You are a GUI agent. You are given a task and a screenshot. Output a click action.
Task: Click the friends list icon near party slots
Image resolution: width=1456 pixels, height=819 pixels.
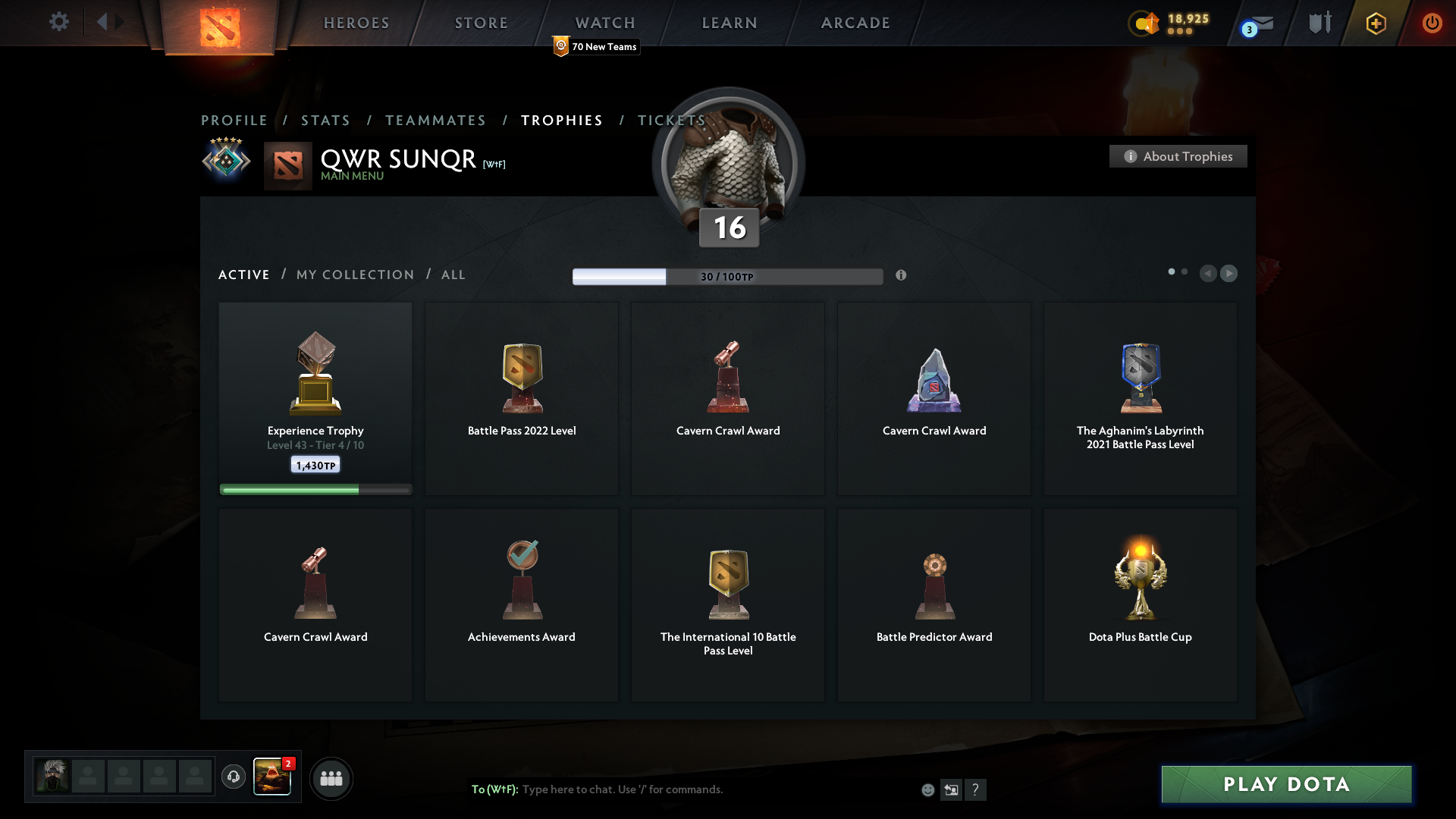coord(331,778)
